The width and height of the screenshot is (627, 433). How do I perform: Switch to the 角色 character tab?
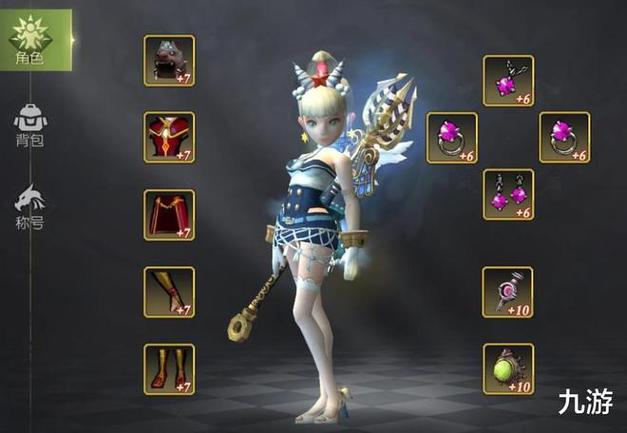pyautogui.click(x=30, y=40)
